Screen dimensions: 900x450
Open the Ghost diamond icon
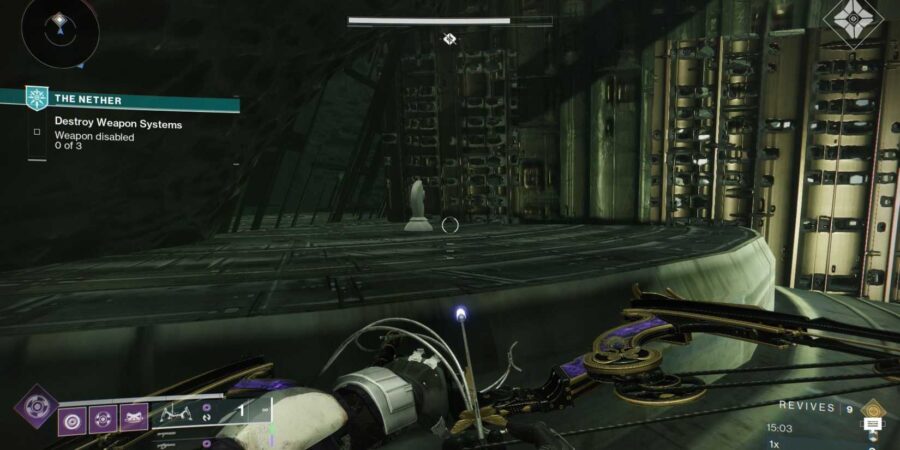click(x=853, y=22)
